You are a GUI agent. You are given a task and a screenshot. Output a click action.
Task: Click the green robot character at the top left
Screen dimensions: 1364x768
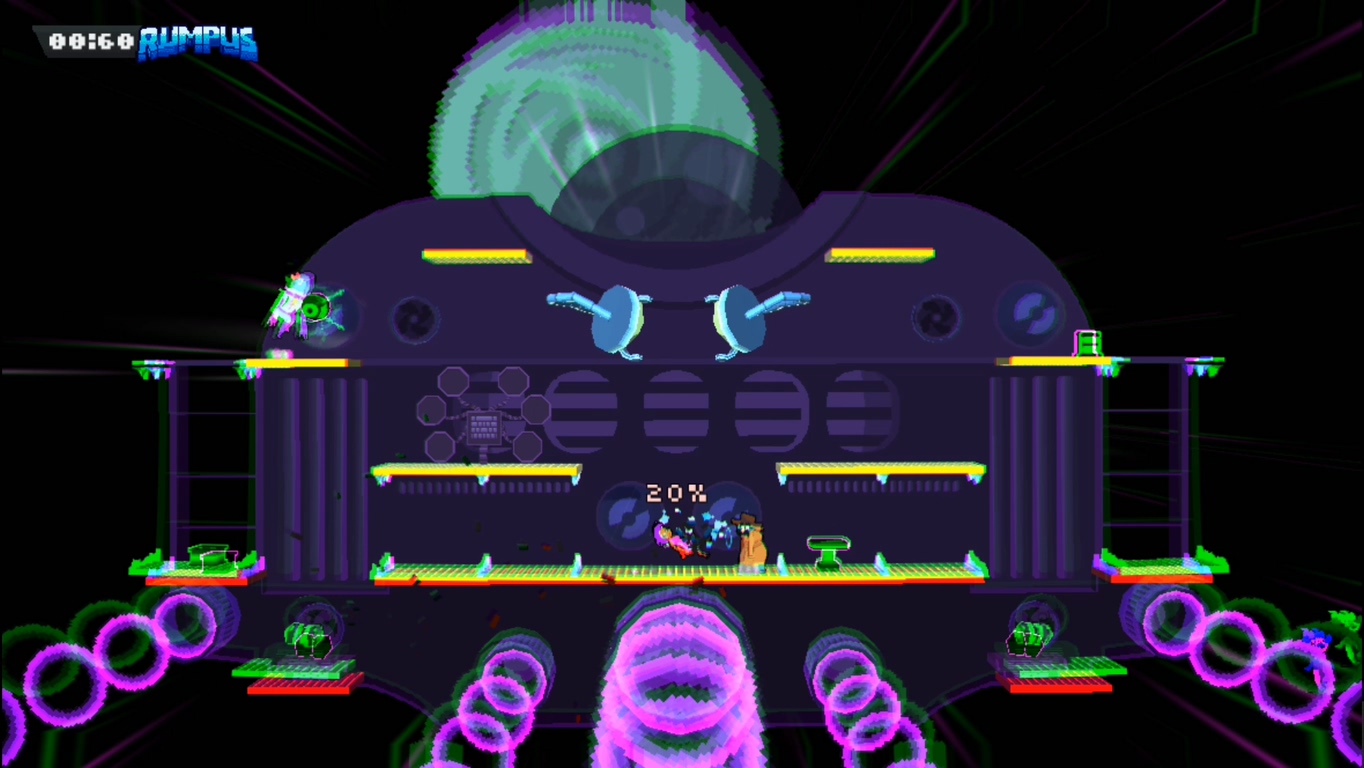click(x=300, y=305)
